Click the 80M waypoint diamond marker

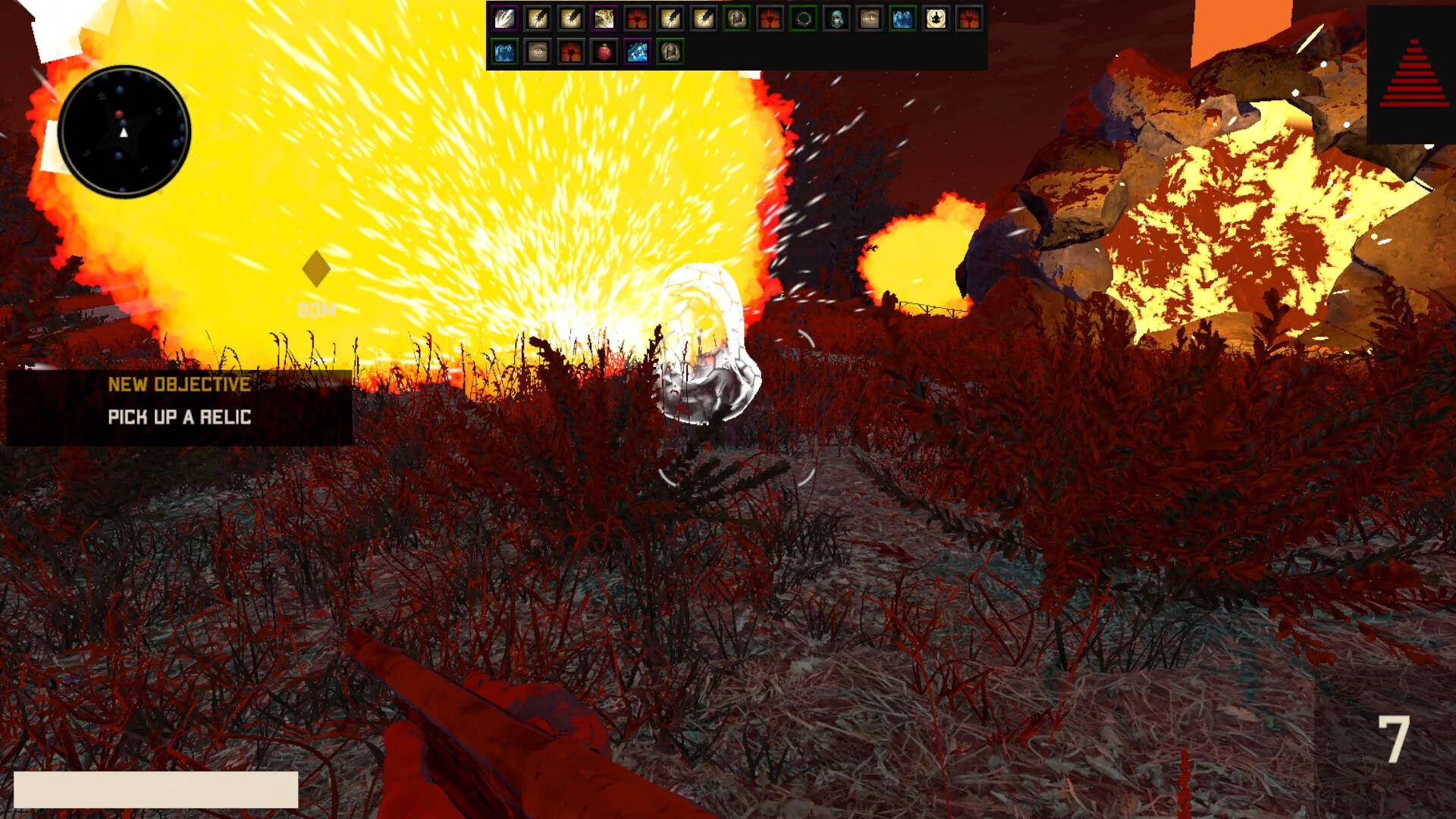315,267
